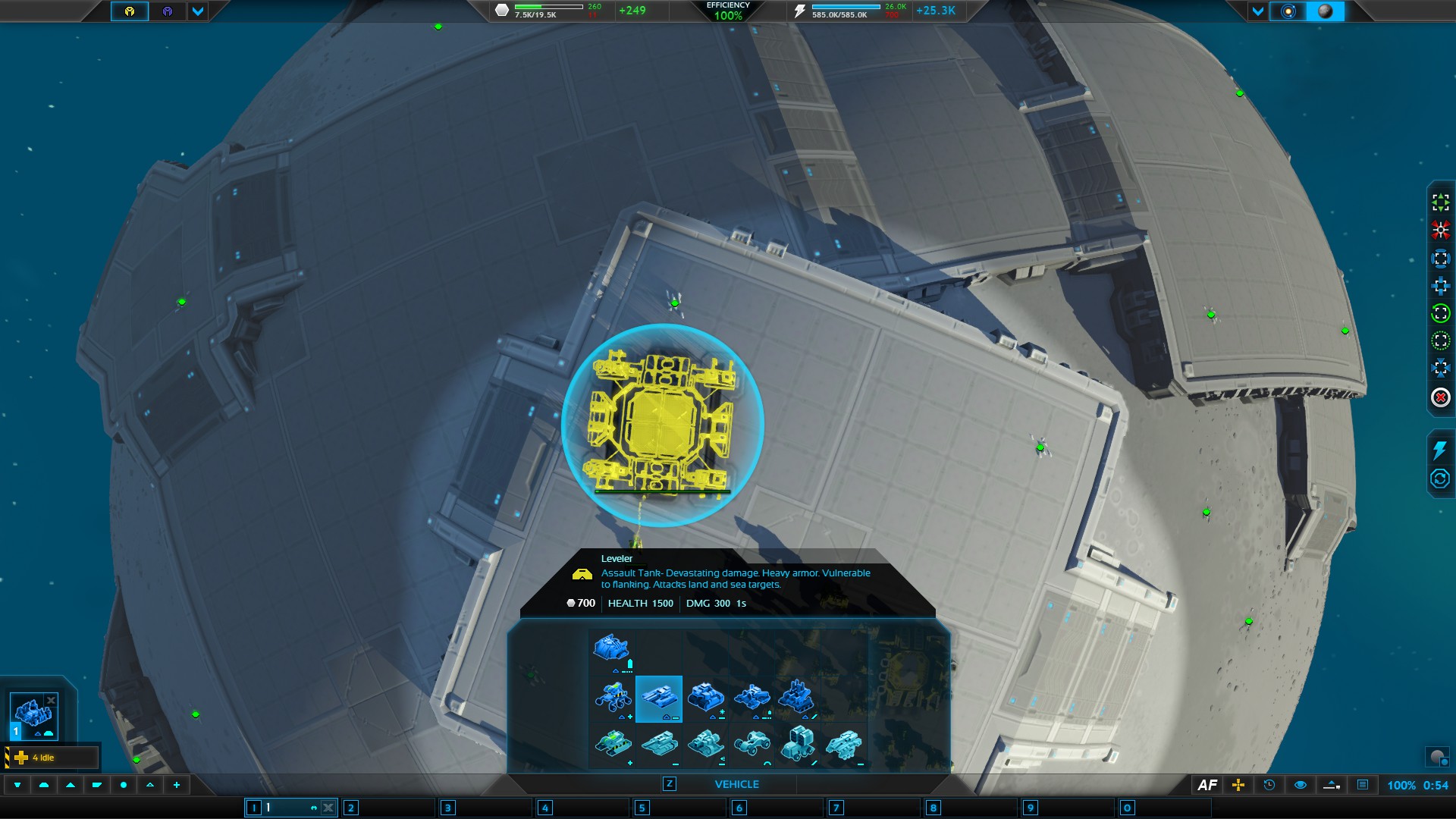Image resolution: width=1456 pixels, height=819 pixels.
Task: Activate the red attack command icon
Action: point(1440,230)
